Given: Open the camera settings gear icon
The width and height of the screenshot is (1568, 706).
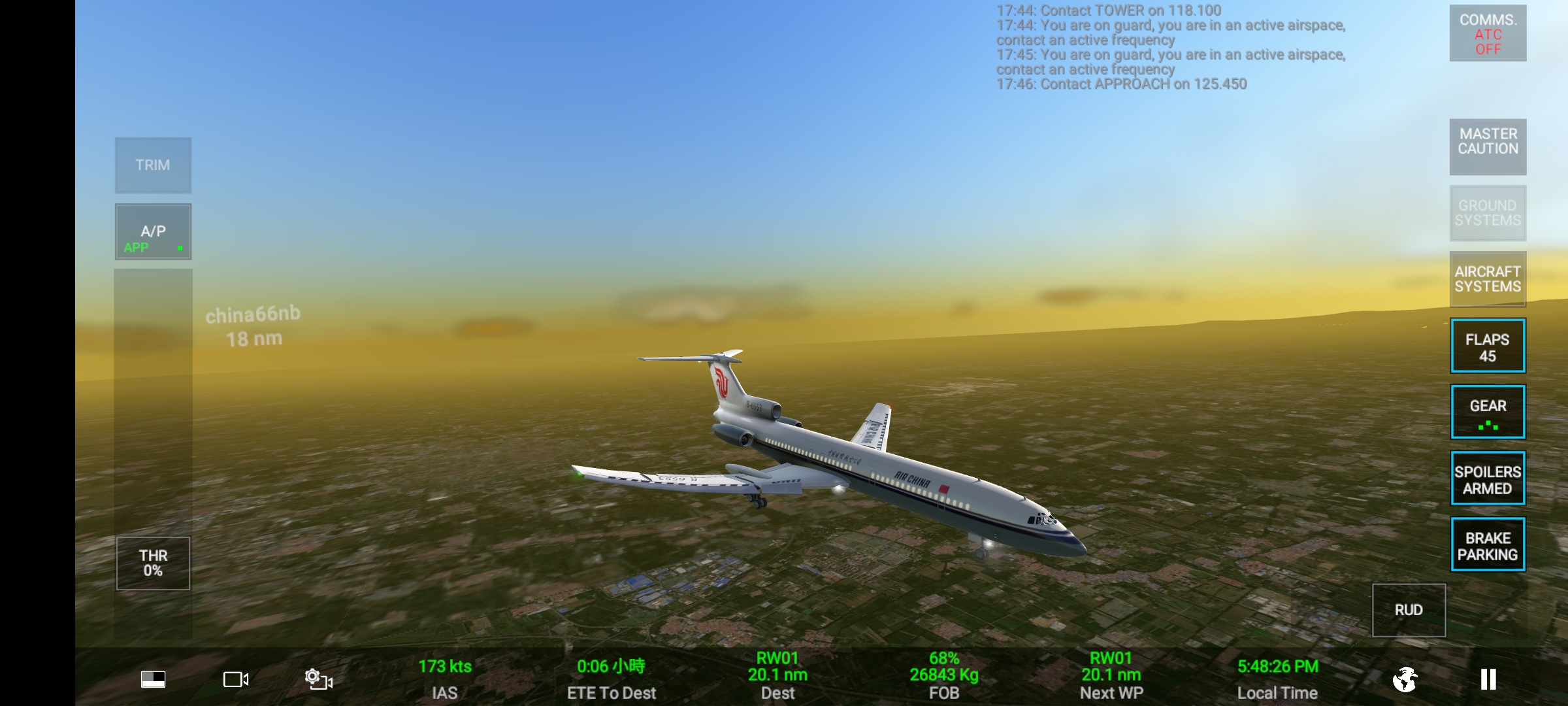Looking at the screenshot, I should tap(318, 679).
